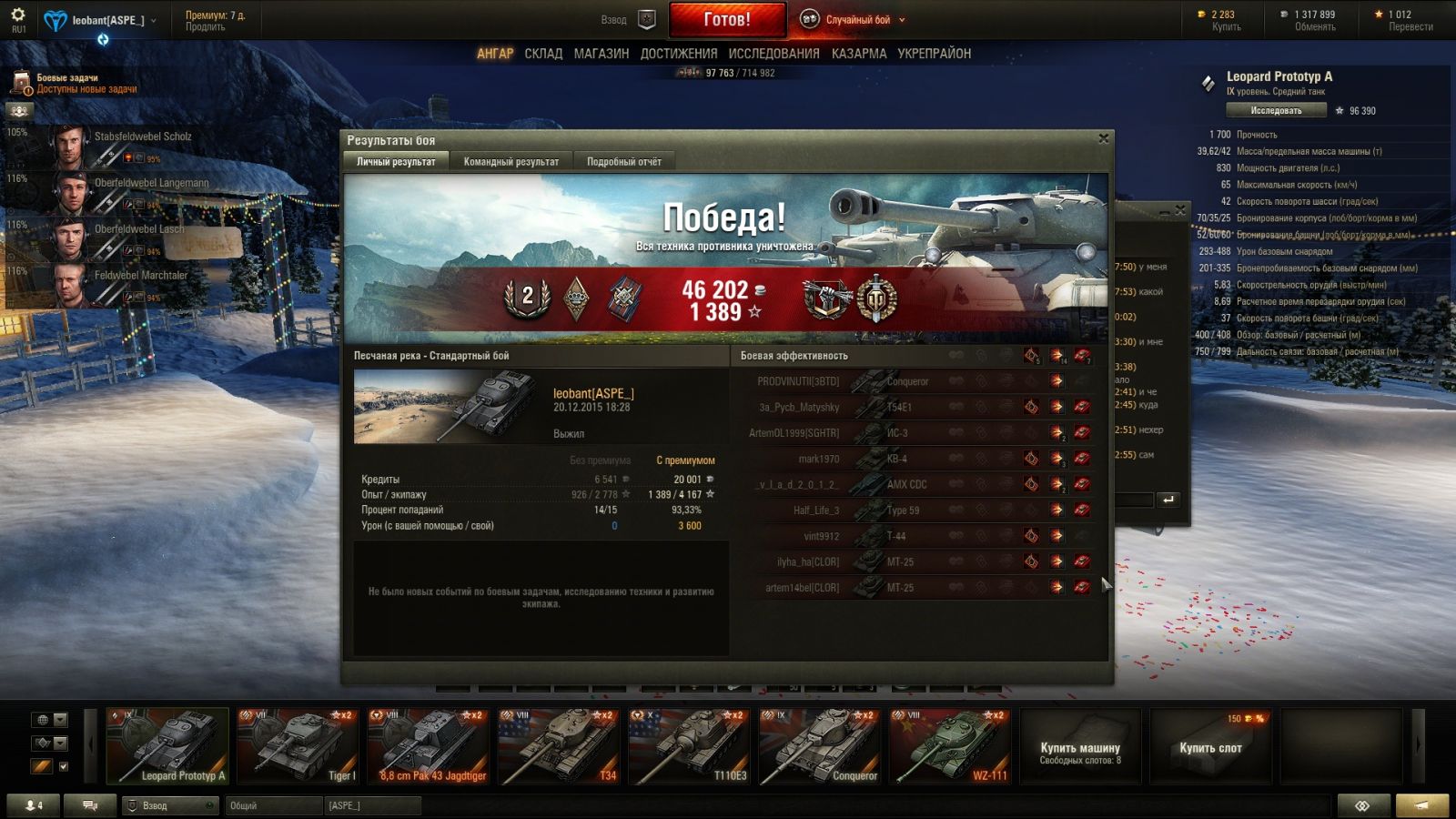The width and height of the screenshot is (1456, 819).
Task: Close the battle results window
Action: (x=1103, y=139)
